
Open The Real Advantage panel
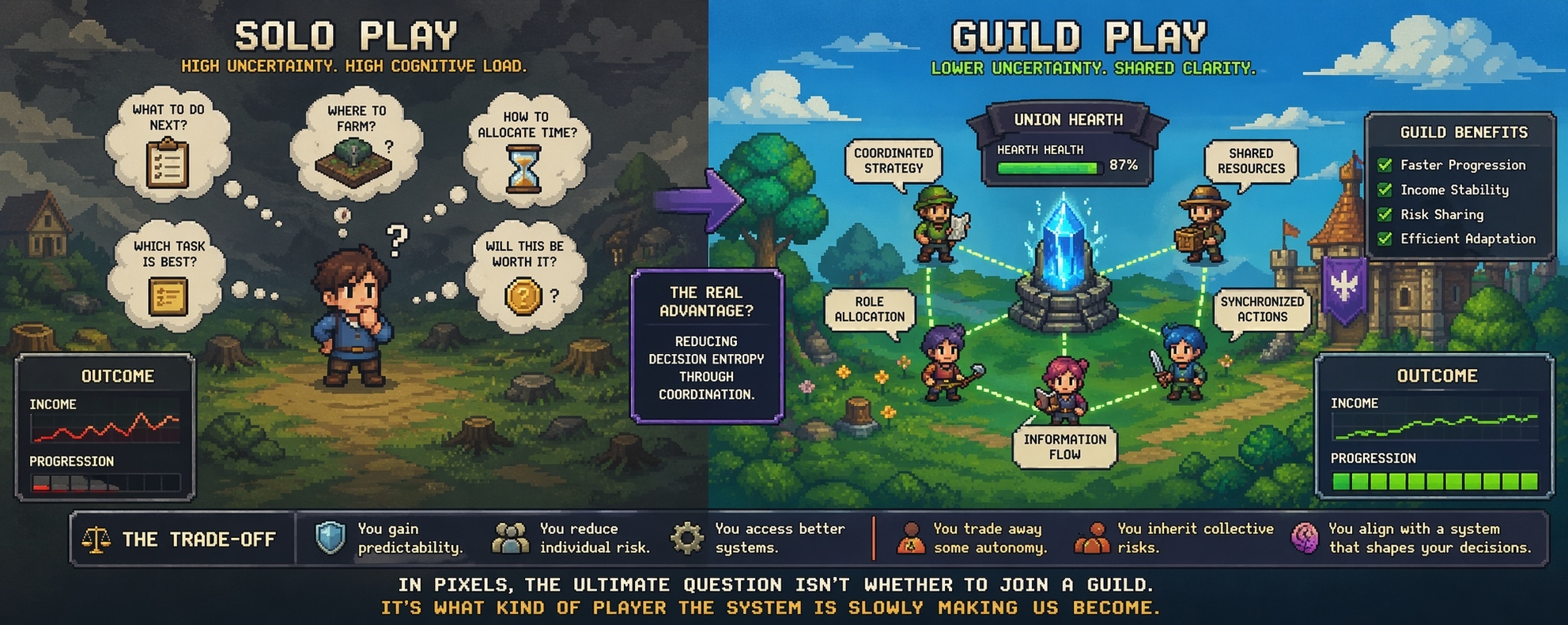coord(706,347)
